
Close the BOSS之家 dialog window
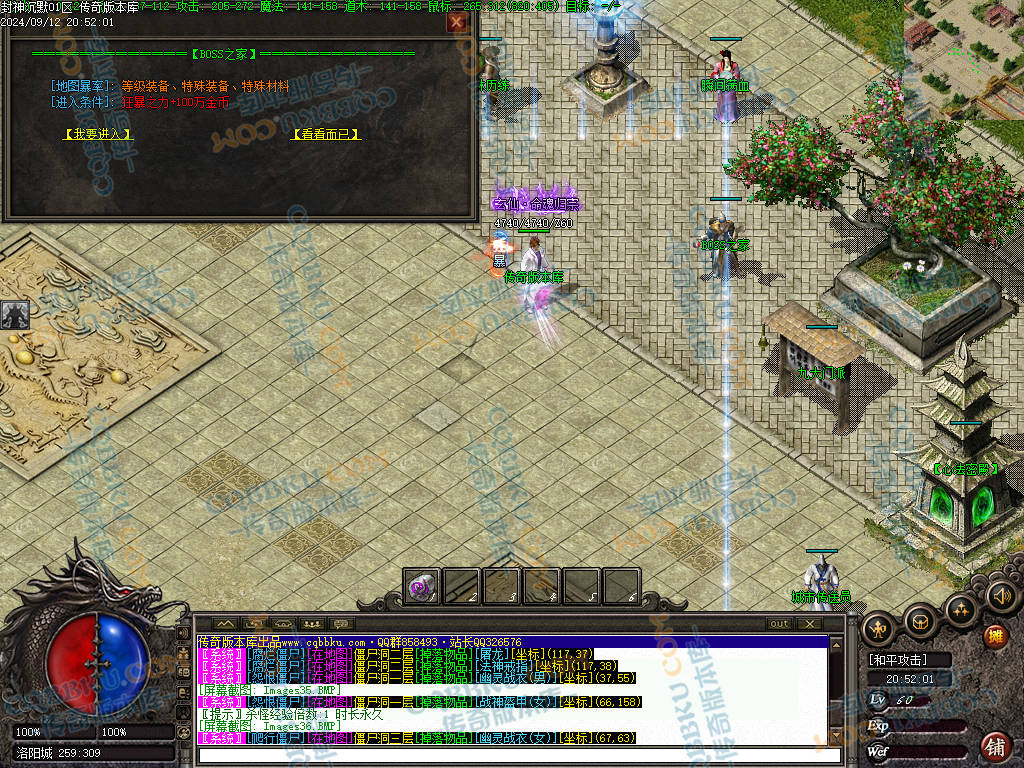click(456, 22)
